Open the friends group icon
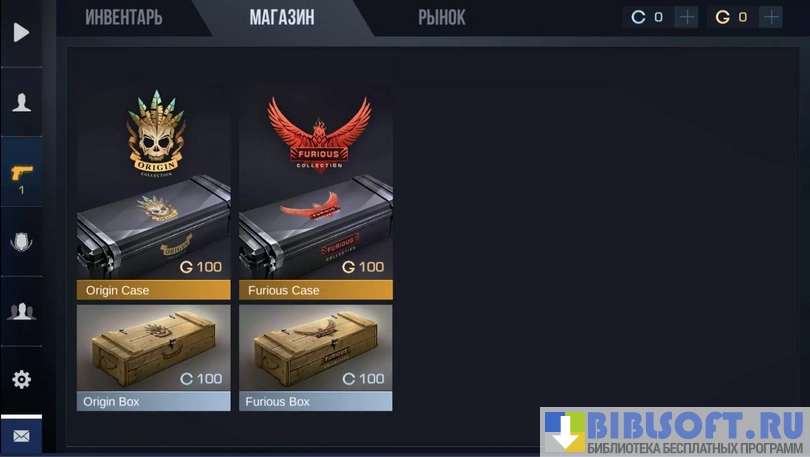 (x=21, y=311)
